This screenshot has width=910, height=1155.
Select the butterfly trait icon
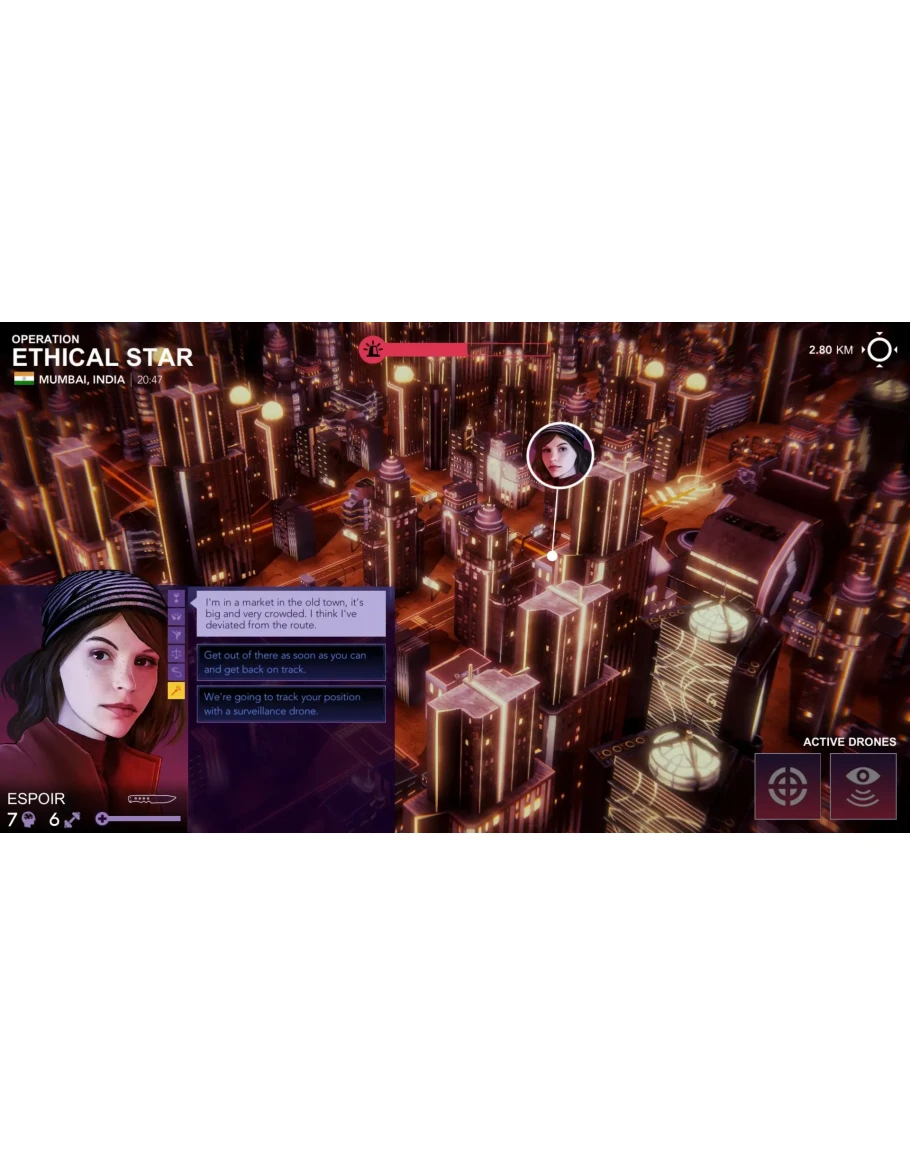coord(176,616)
